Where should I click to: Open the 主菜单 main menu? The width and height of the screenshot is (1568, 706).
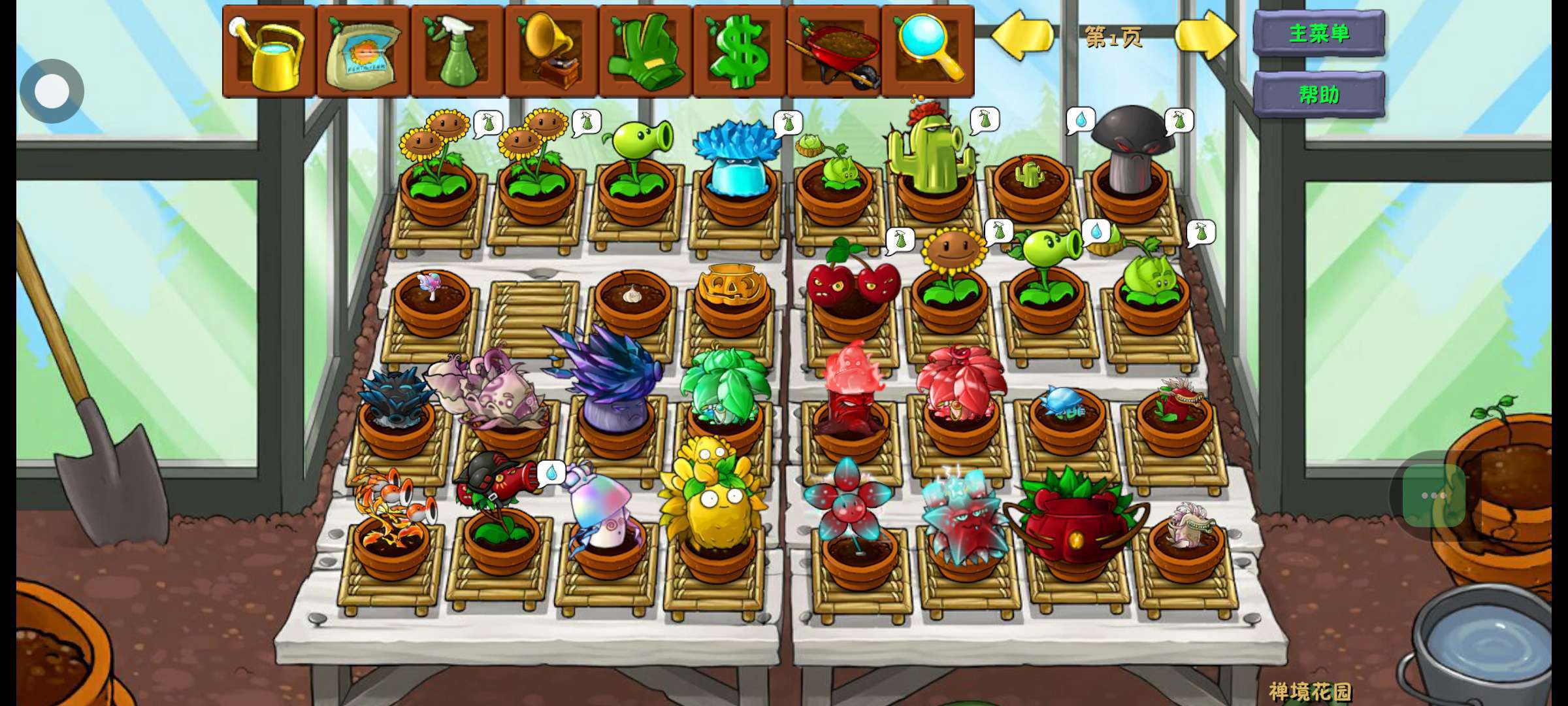click(1318, 33)
